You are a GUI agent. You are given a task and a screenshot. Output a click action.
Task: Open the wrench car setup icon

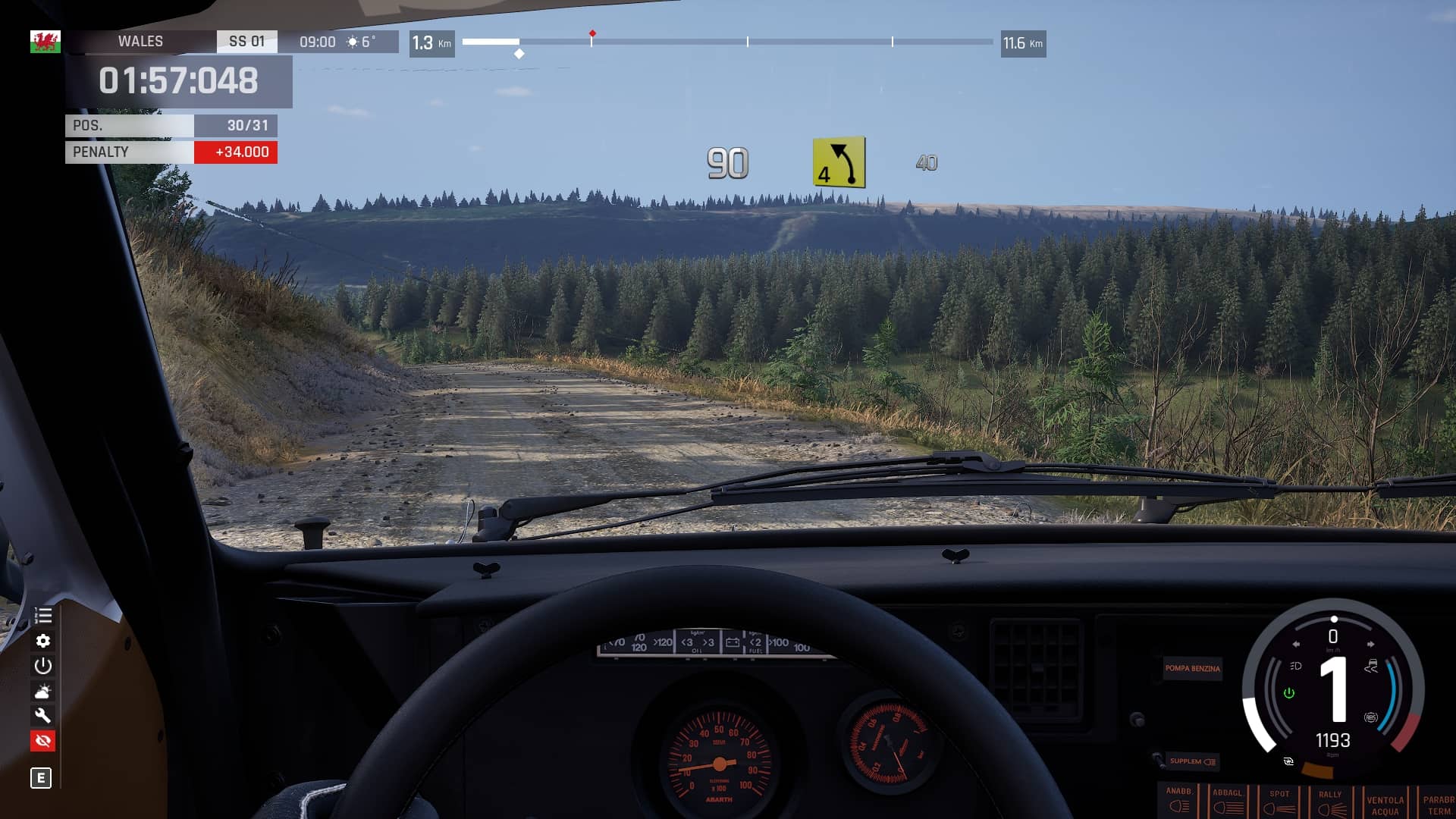[x=43, y=715]
